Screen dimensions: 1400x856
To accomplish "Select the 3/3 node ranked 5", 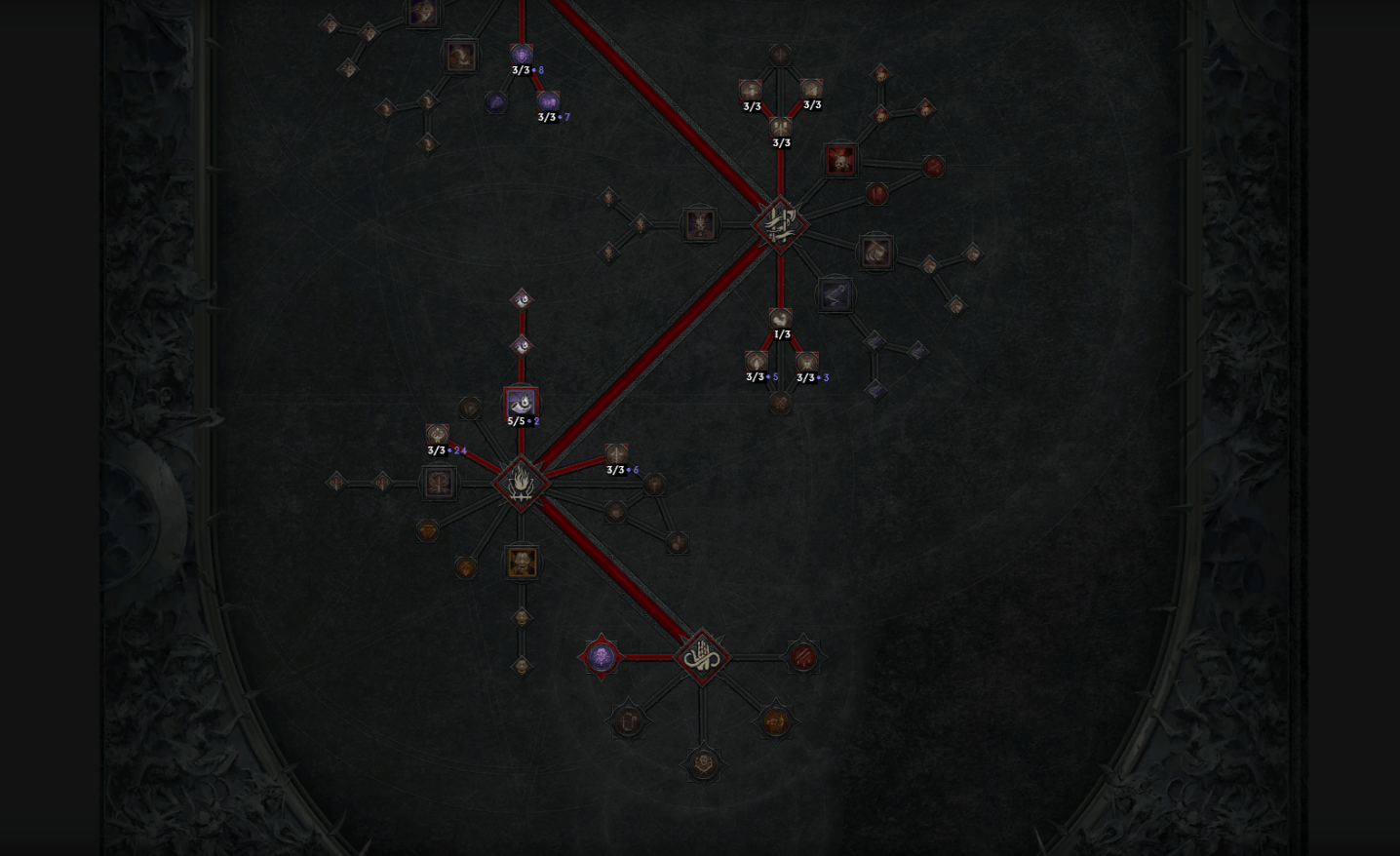I will pyautogui.click(x=754, y=359).
